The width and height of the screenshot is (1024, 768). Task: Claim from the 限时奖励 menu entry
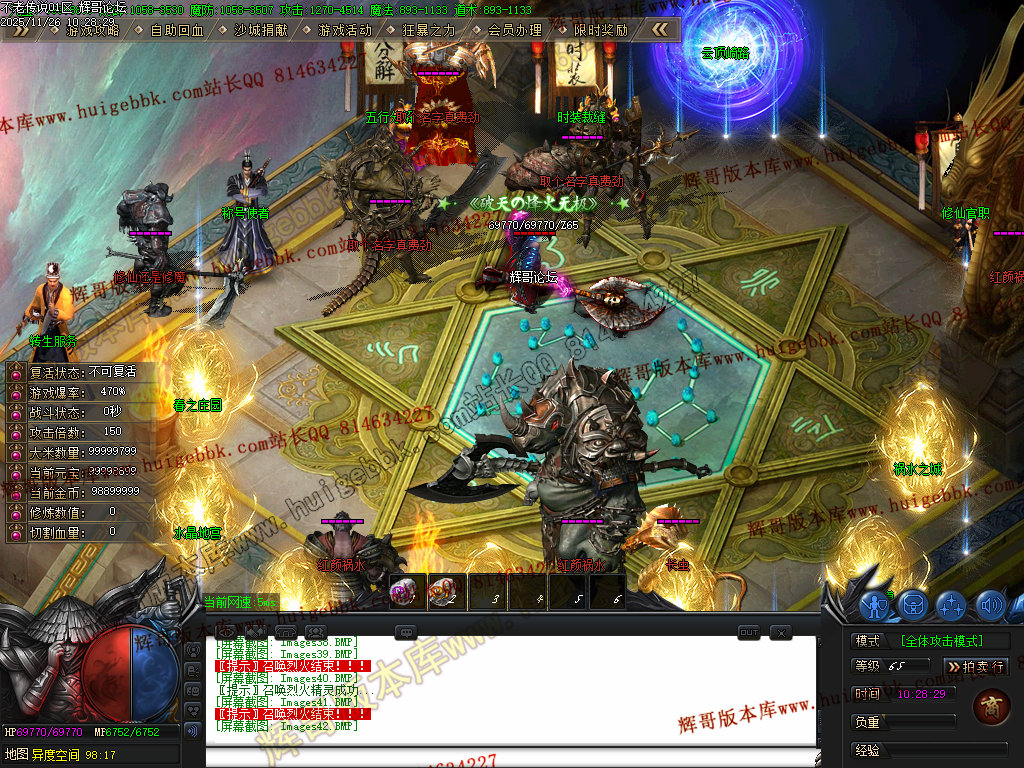click(x=601, y=30)
